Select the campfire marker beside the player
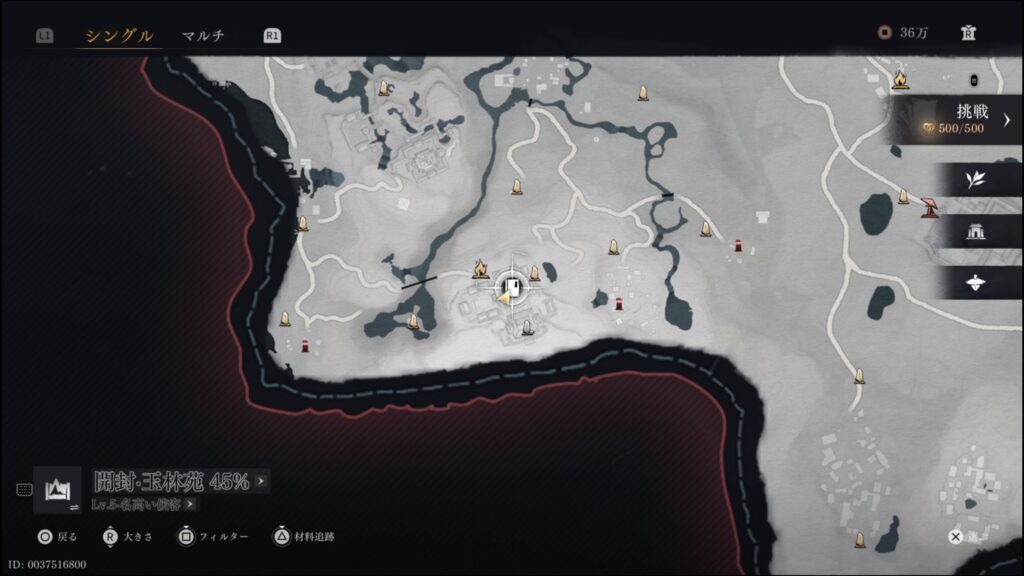Viewport: 1024px width, 576px height. click(x=480, y=268)
